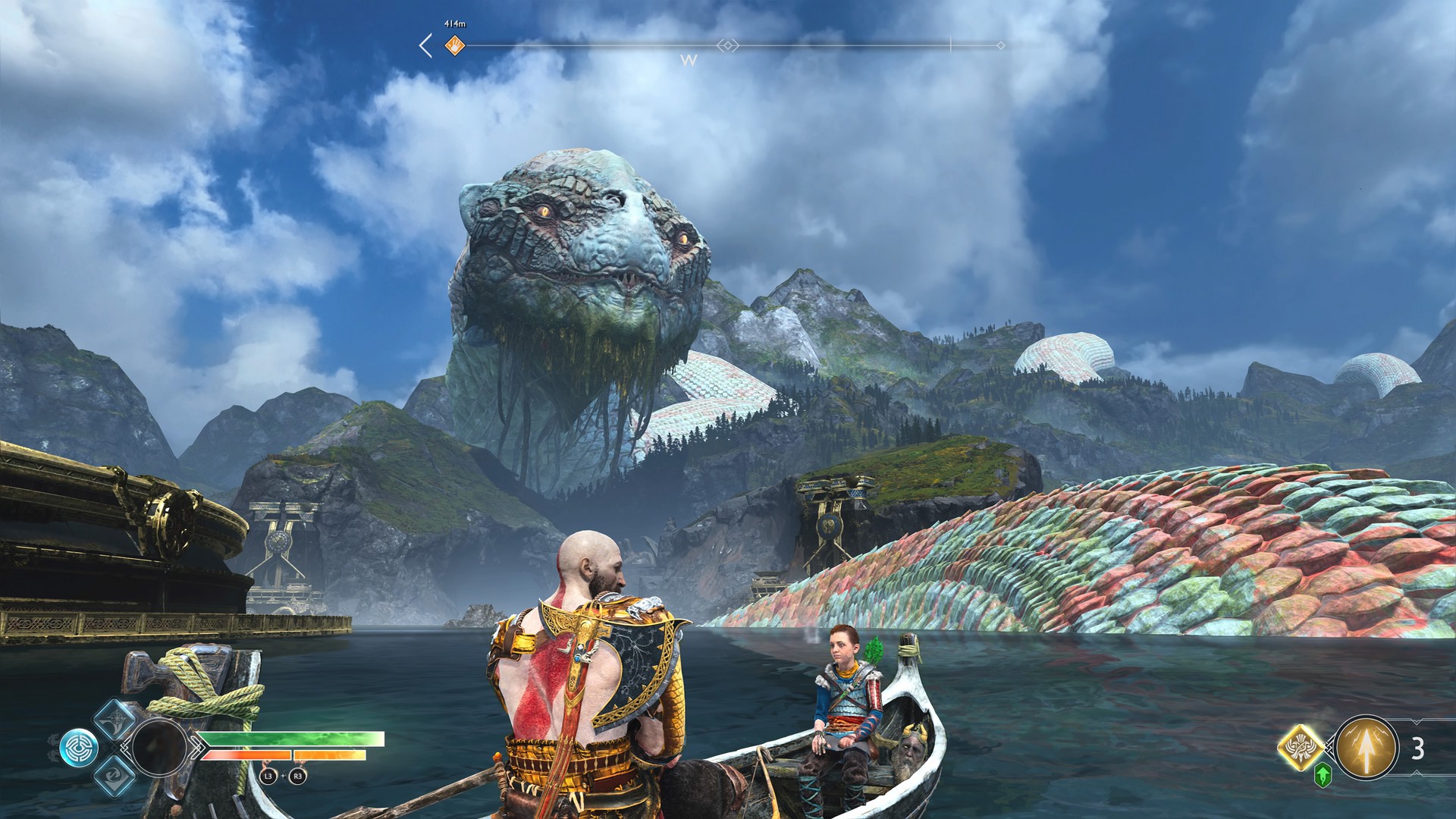Use the round blue maze talisman icon
This screenshot has height=819, width=1456.
coord(79,747)
